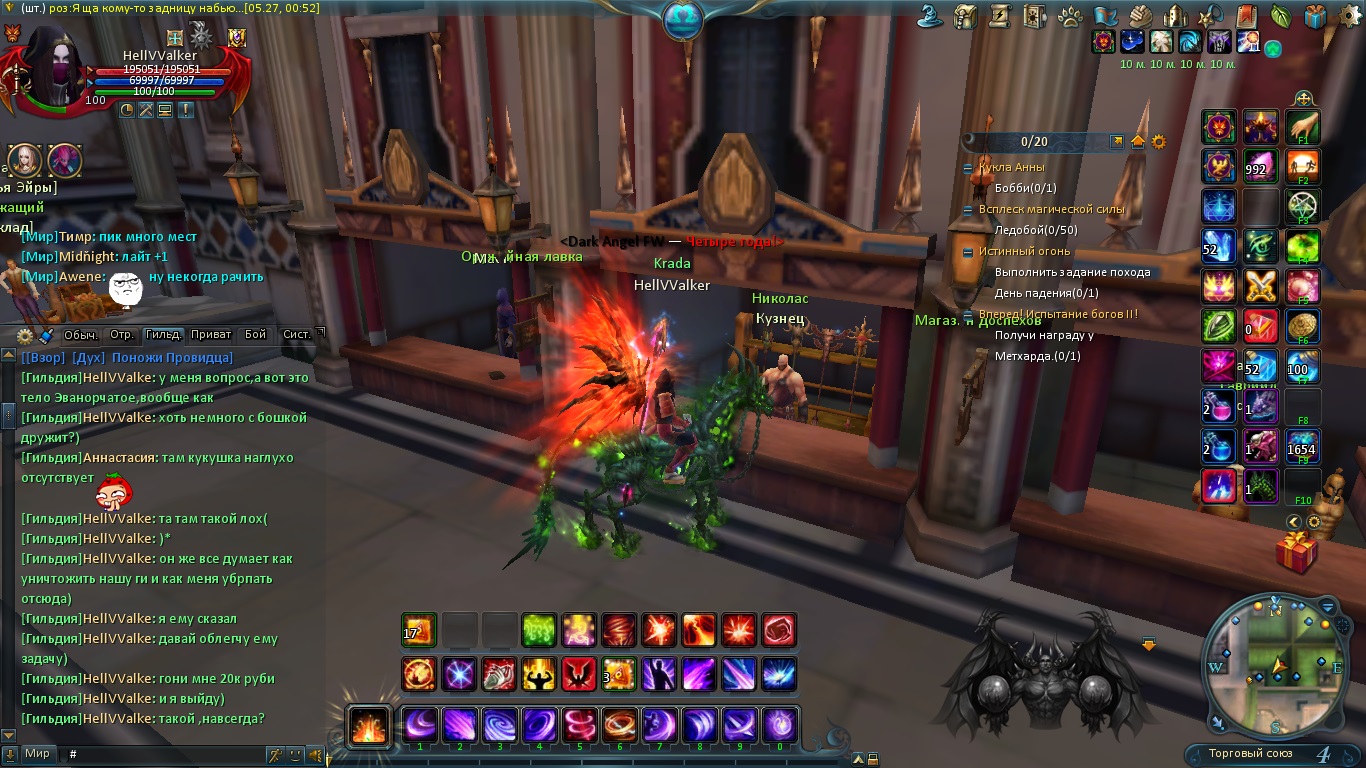
Task: Activate the flame skill beside hotbar
Action: [x=368, y=725]
